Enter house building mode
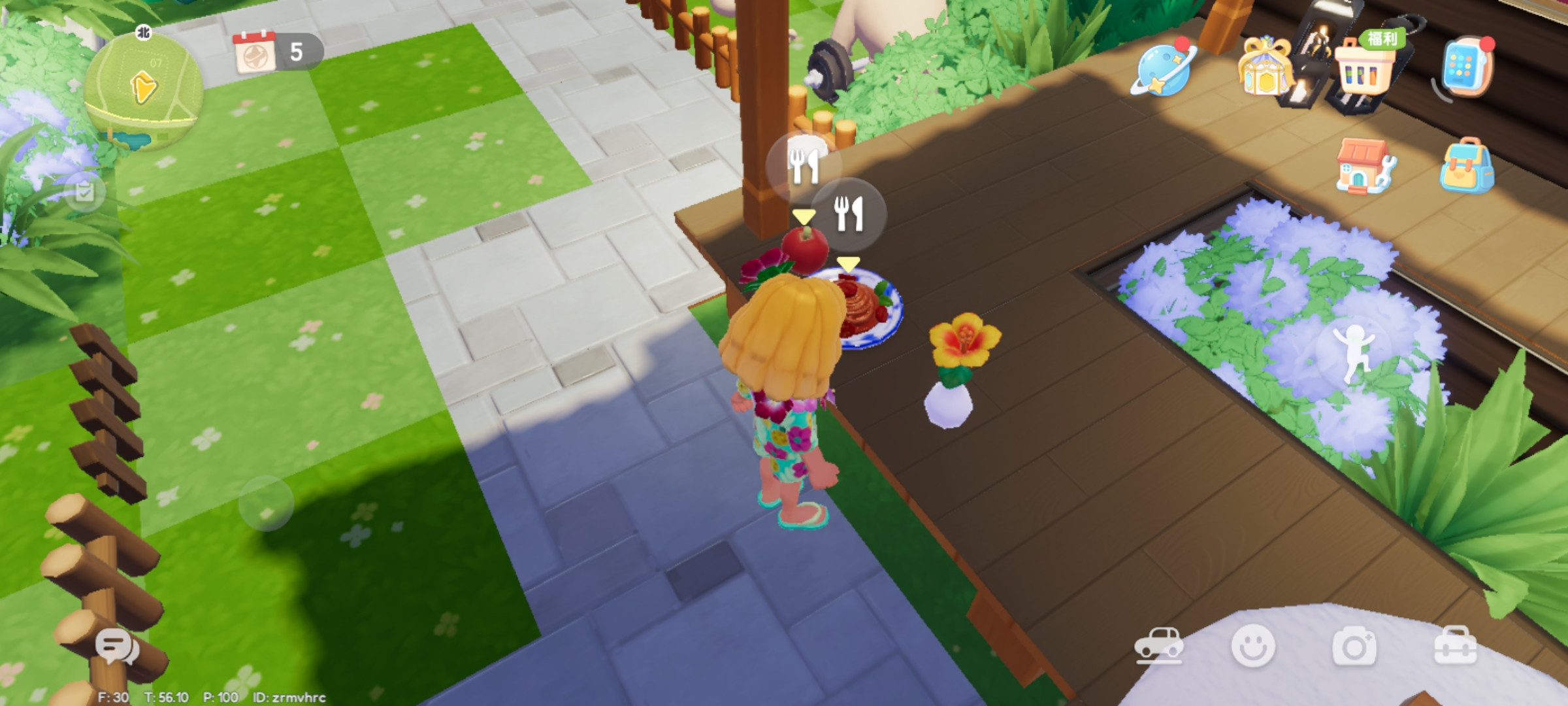The image size is (1568, 706). click(1365, 167)
